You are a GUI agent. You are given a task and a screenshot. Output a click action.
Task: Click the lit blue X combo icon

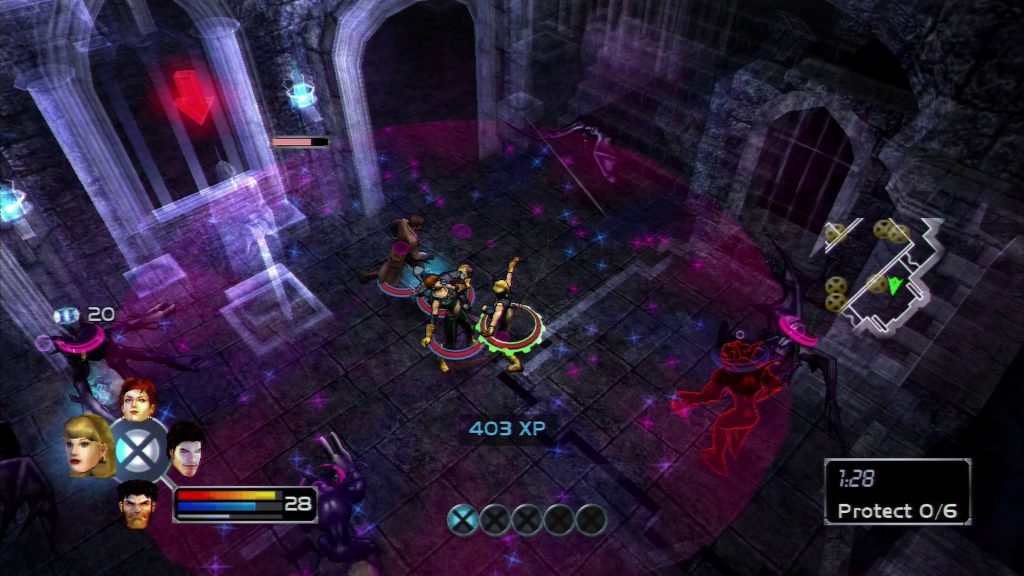click(x=461, y=519)
